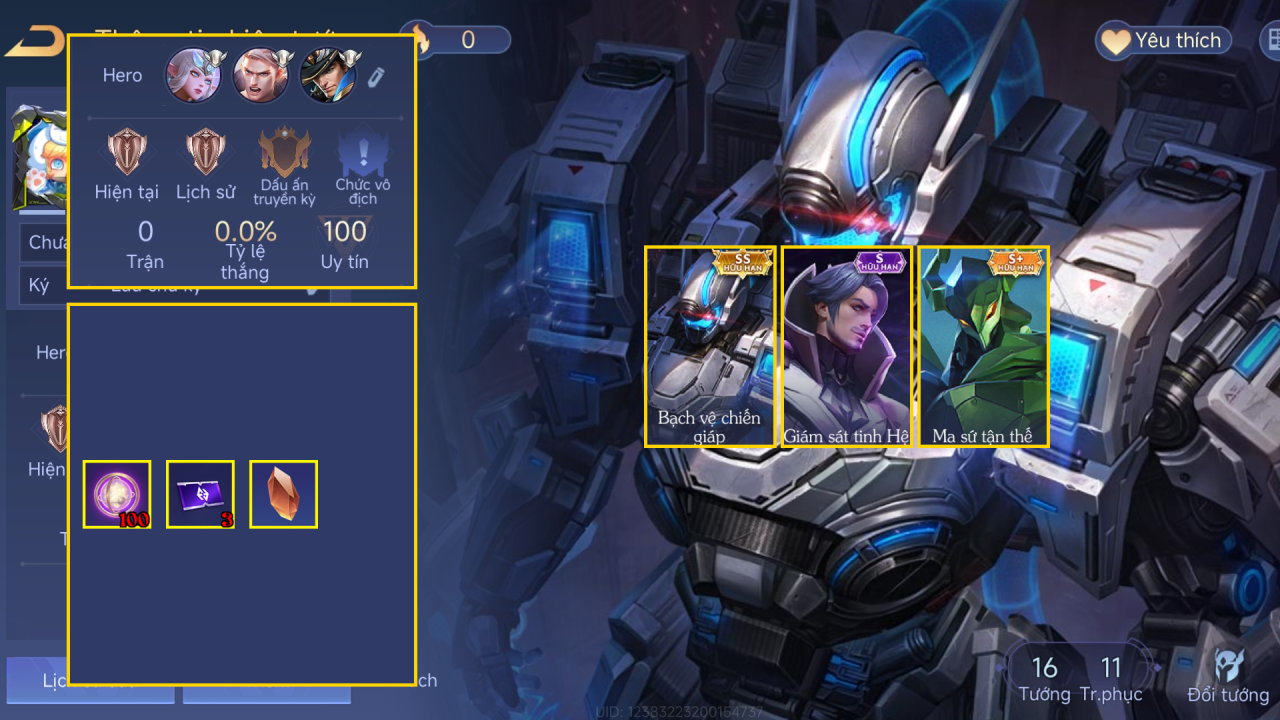This screenshot has width=1280, height=720.
Task: View the Lịch sử rank badge
Action: 206,153
